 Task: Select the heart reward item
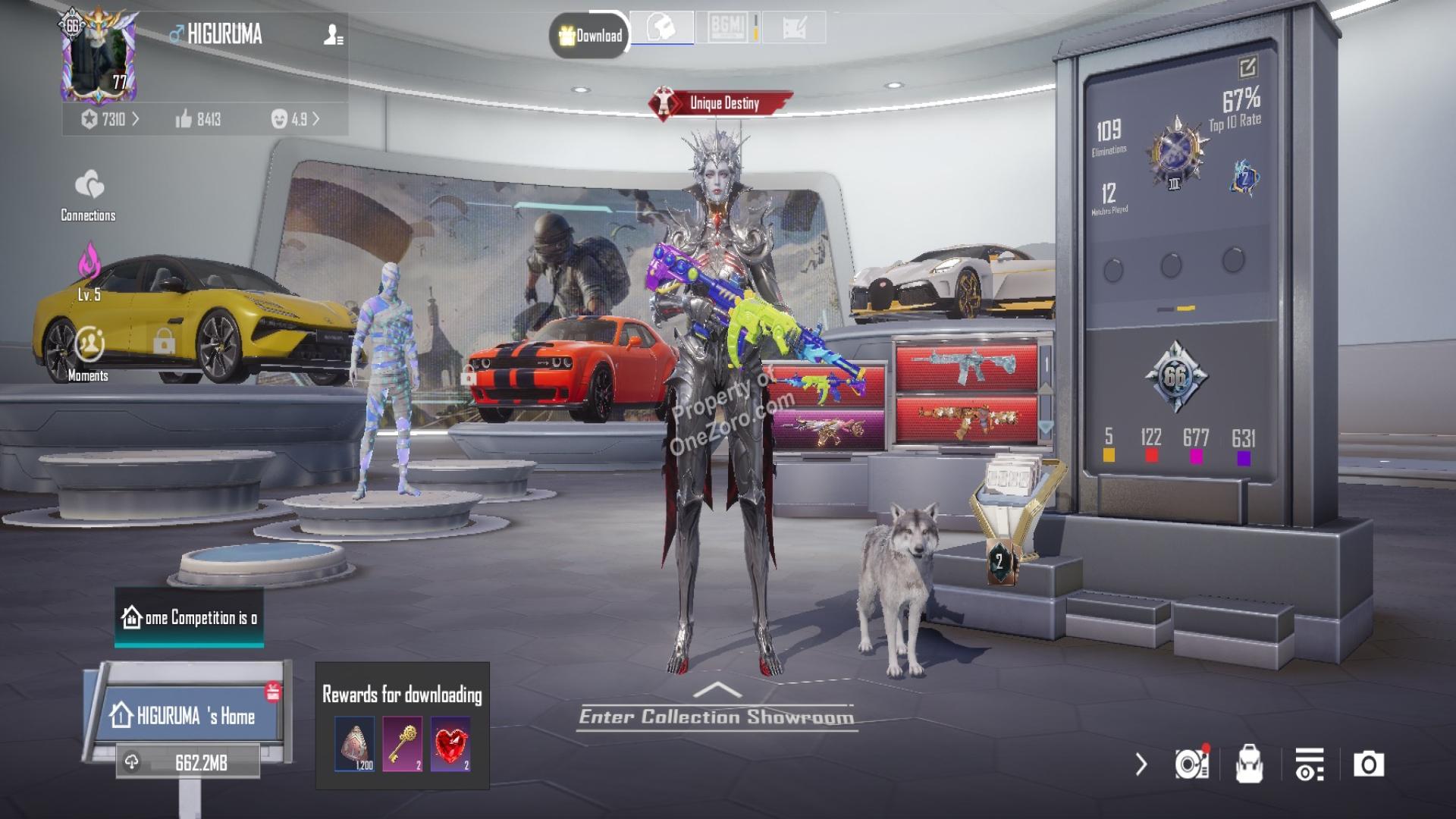click(x=450, y=744)
